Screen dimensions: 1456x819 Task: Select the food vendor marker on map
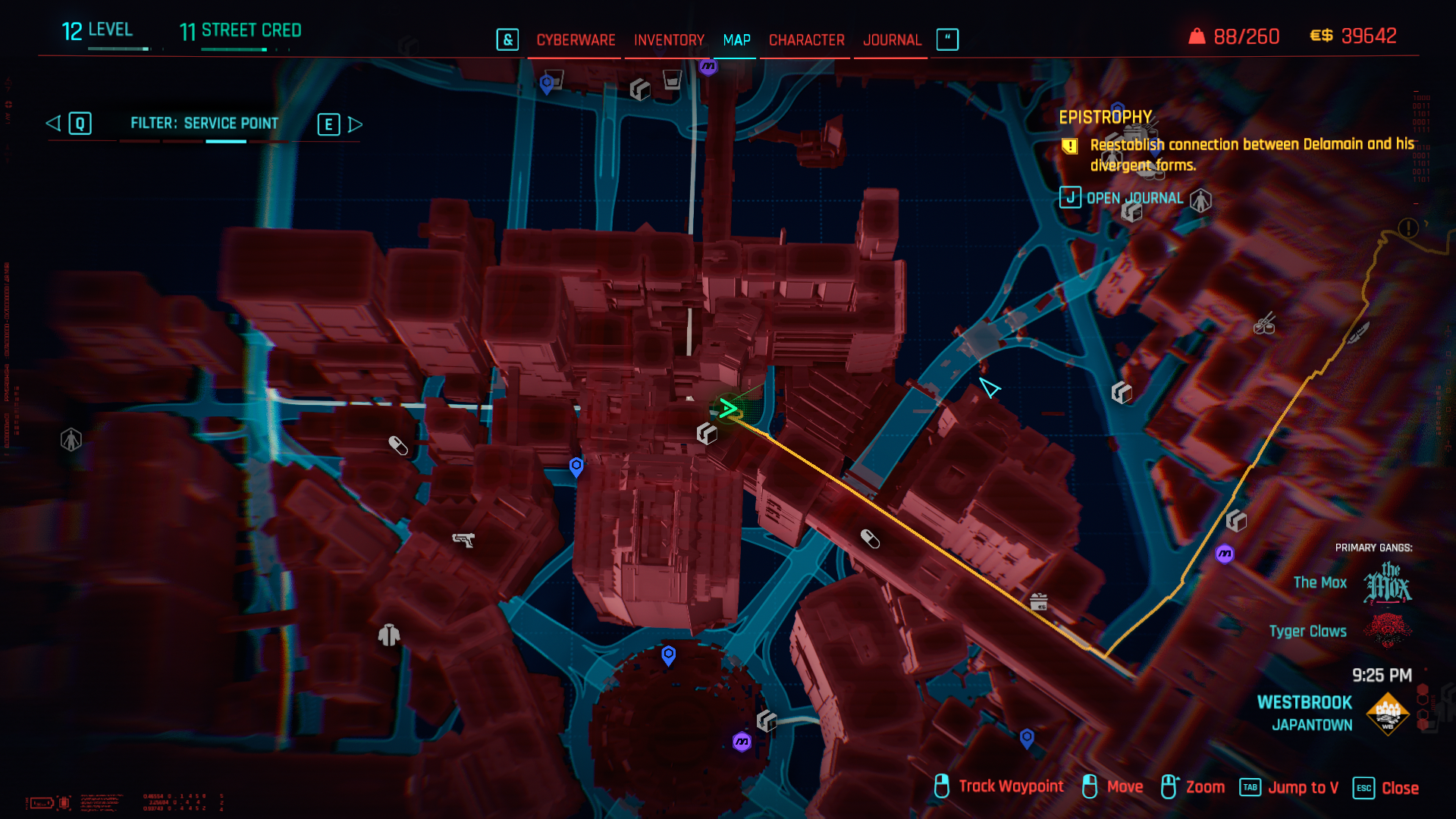coord(1039,602)
